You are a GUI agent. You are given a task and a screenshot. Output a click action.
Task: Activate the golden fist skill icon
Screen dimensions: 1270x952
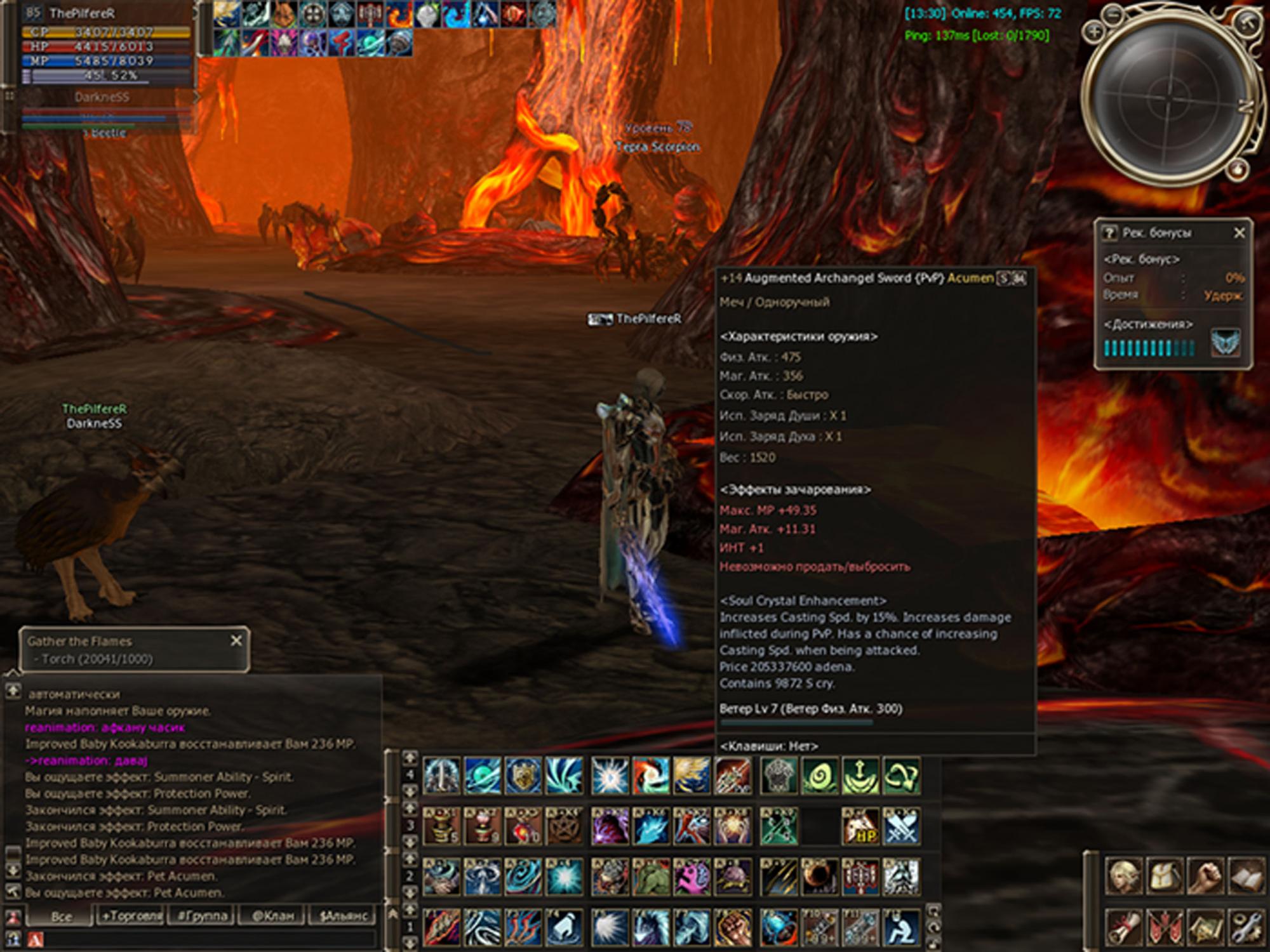[x=733, y=927]
